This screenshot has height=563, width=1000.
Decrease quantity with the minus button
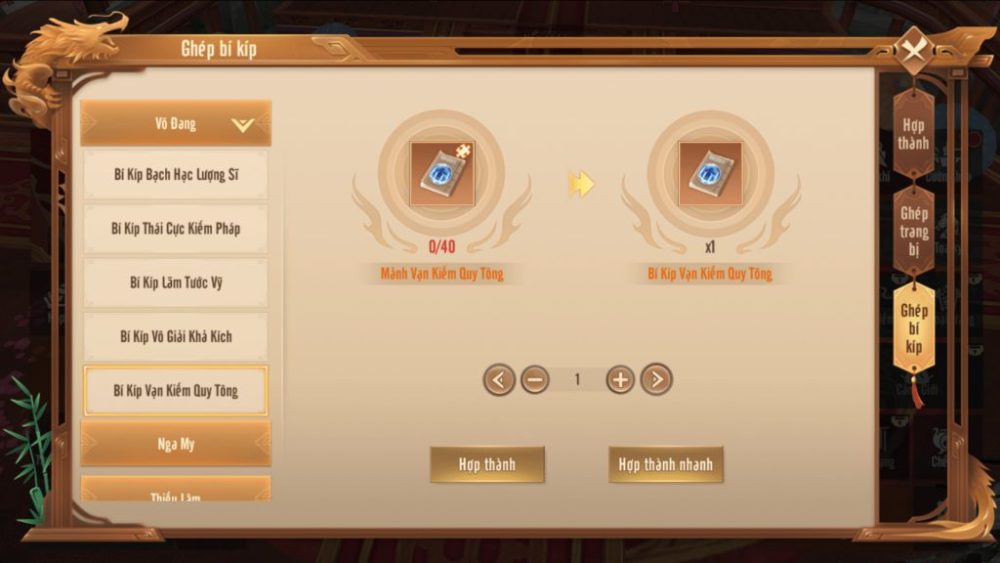[x=535, y=380]
